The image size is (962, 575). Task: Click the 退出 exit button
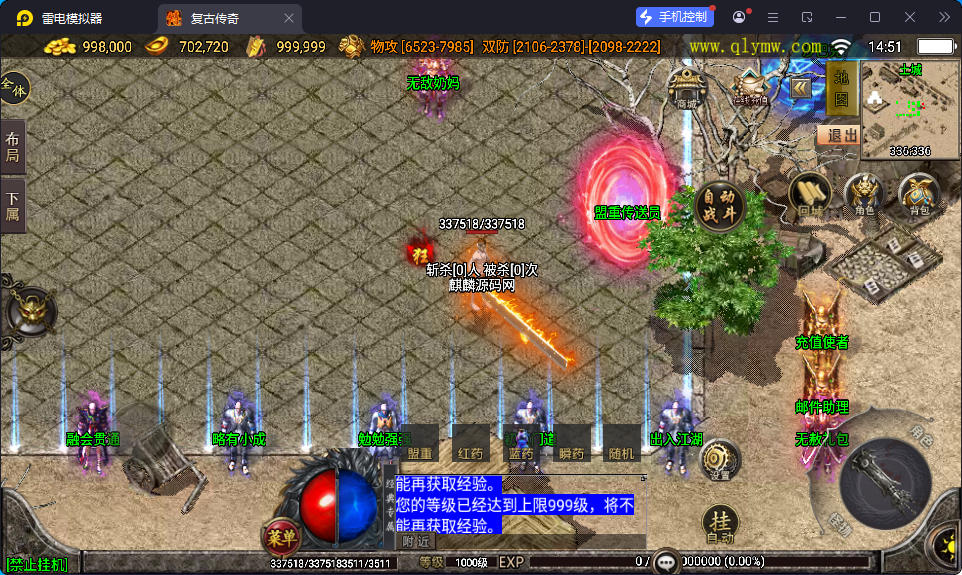[838, 135]
